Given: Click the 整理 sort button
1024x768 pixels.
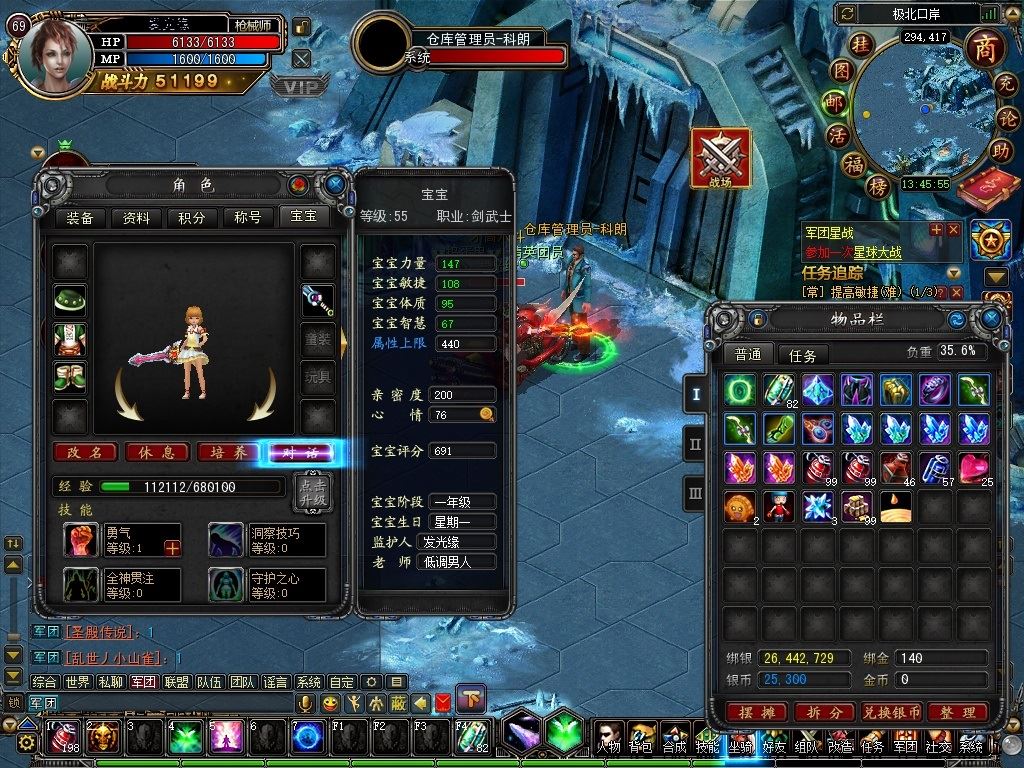Looking at the screenshot, I should (957, 712).
